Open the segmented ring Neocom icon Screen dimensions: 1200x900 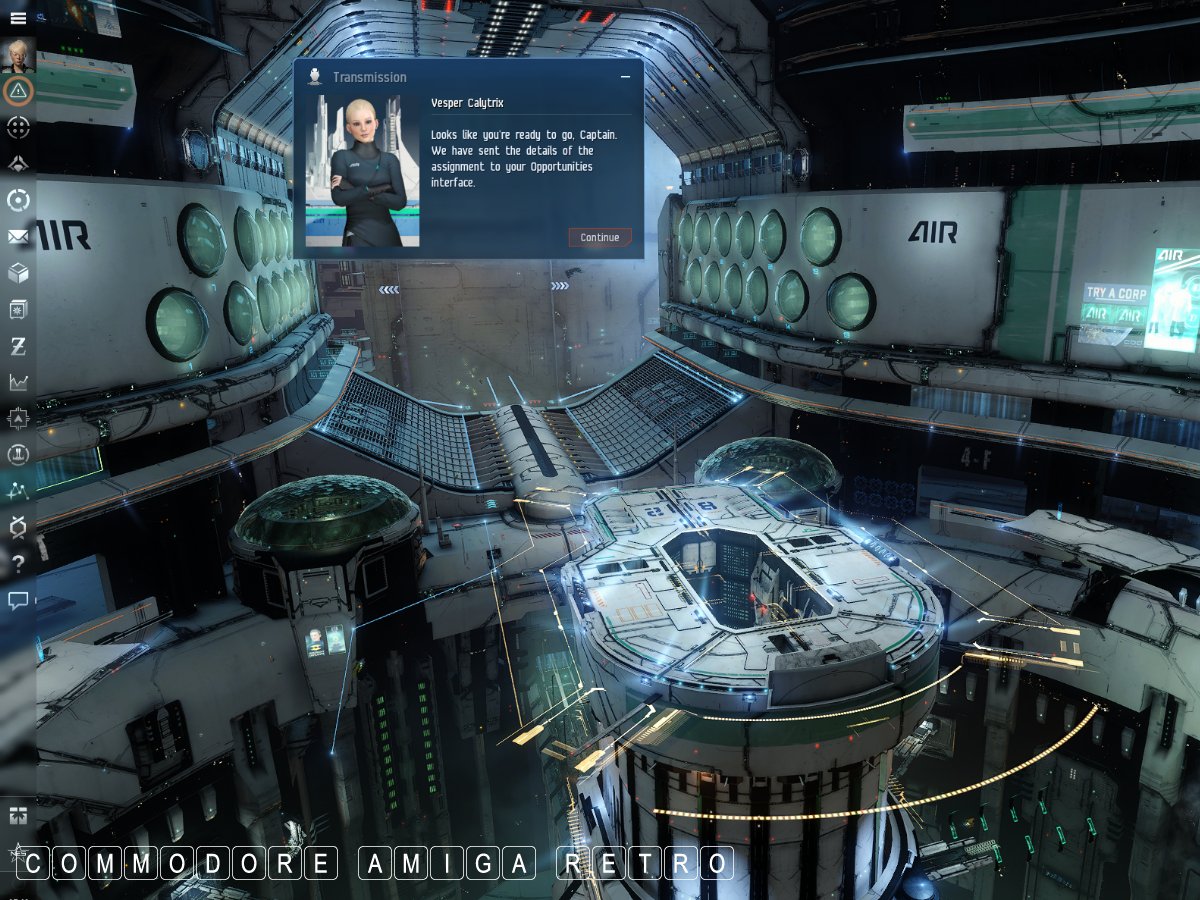[18, 200]
